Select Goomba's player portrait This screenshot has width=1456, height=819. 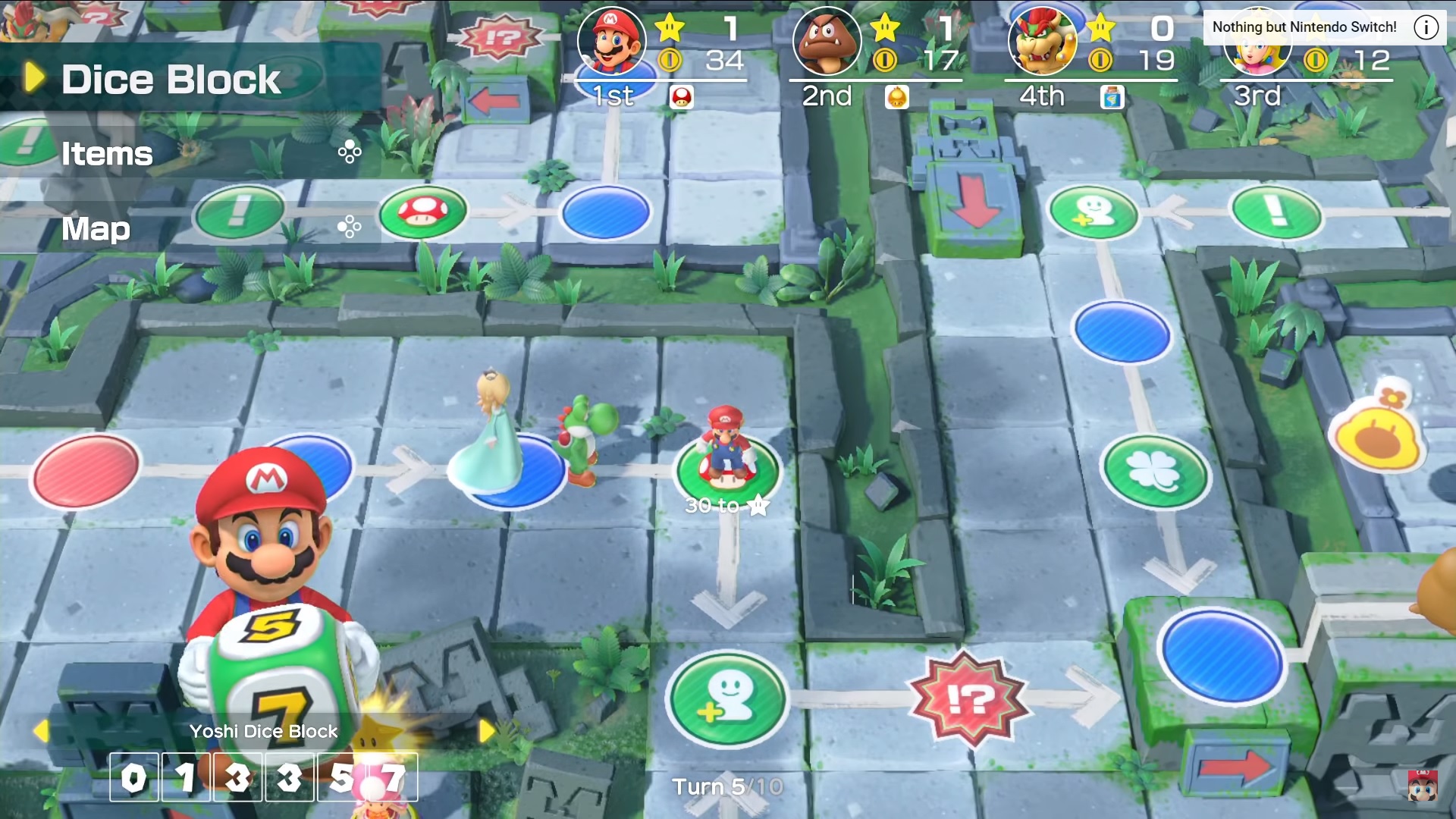[827, 41]
